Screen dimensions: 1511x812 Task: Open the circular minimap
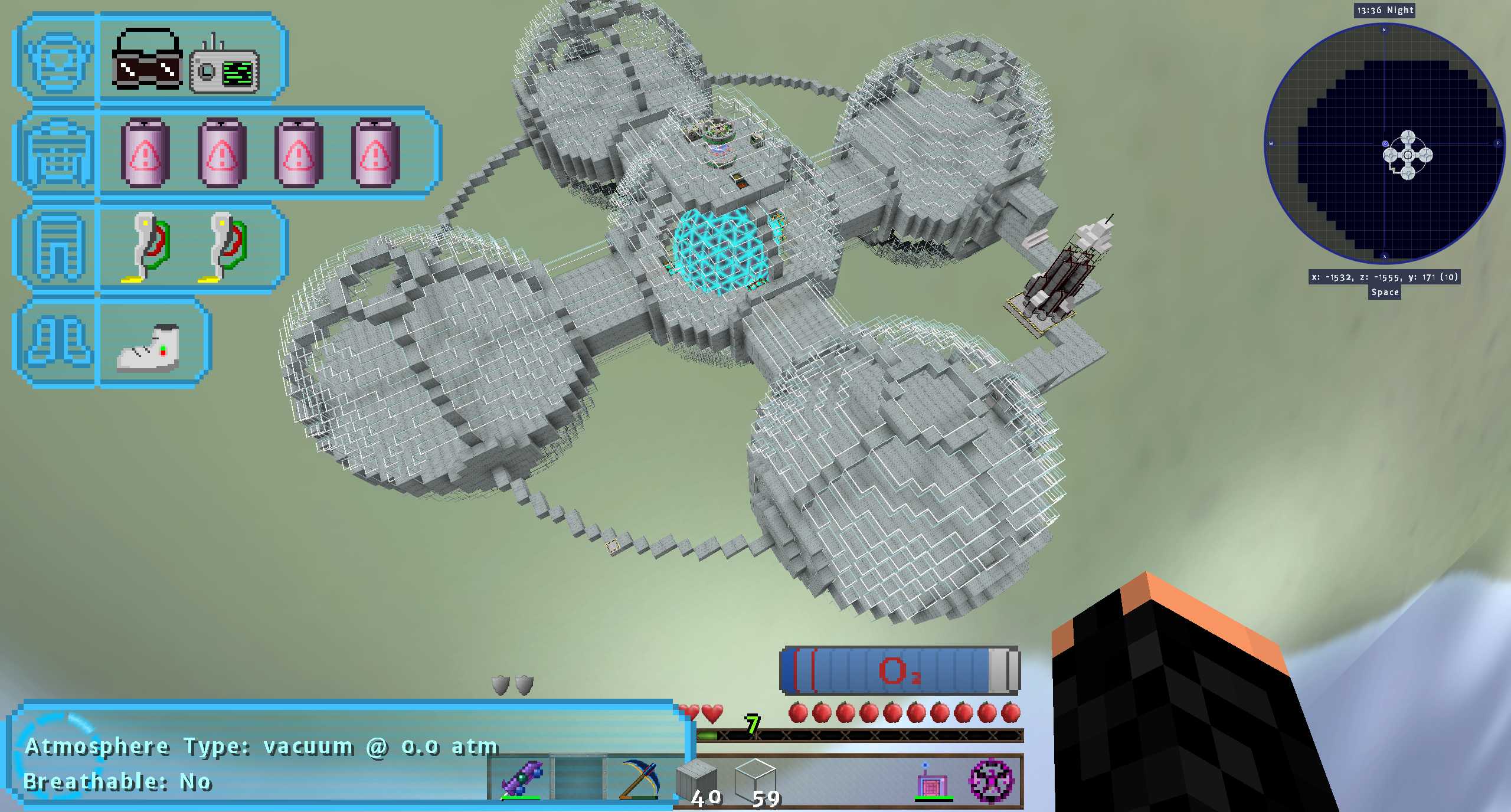(x=1384, y=143)
